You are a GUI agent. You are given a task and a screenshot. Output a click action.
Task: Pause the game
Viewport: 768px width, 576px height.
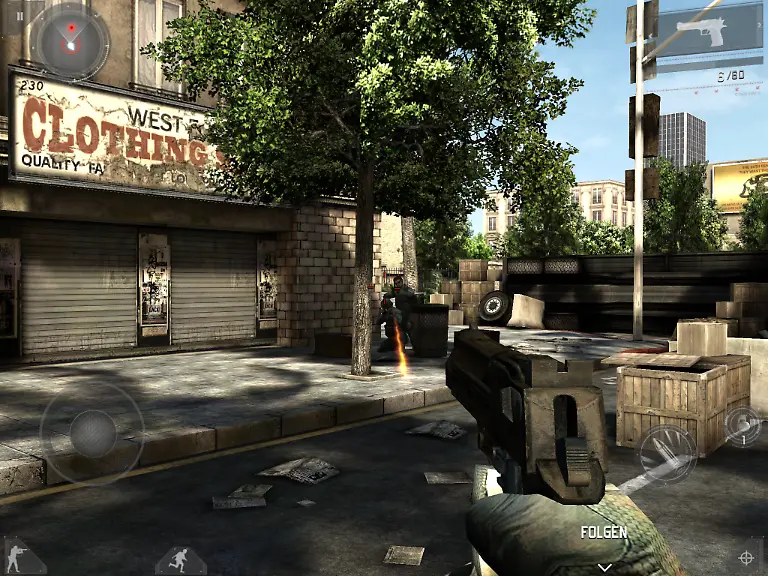pyautogui.click(x=19, y=16)
